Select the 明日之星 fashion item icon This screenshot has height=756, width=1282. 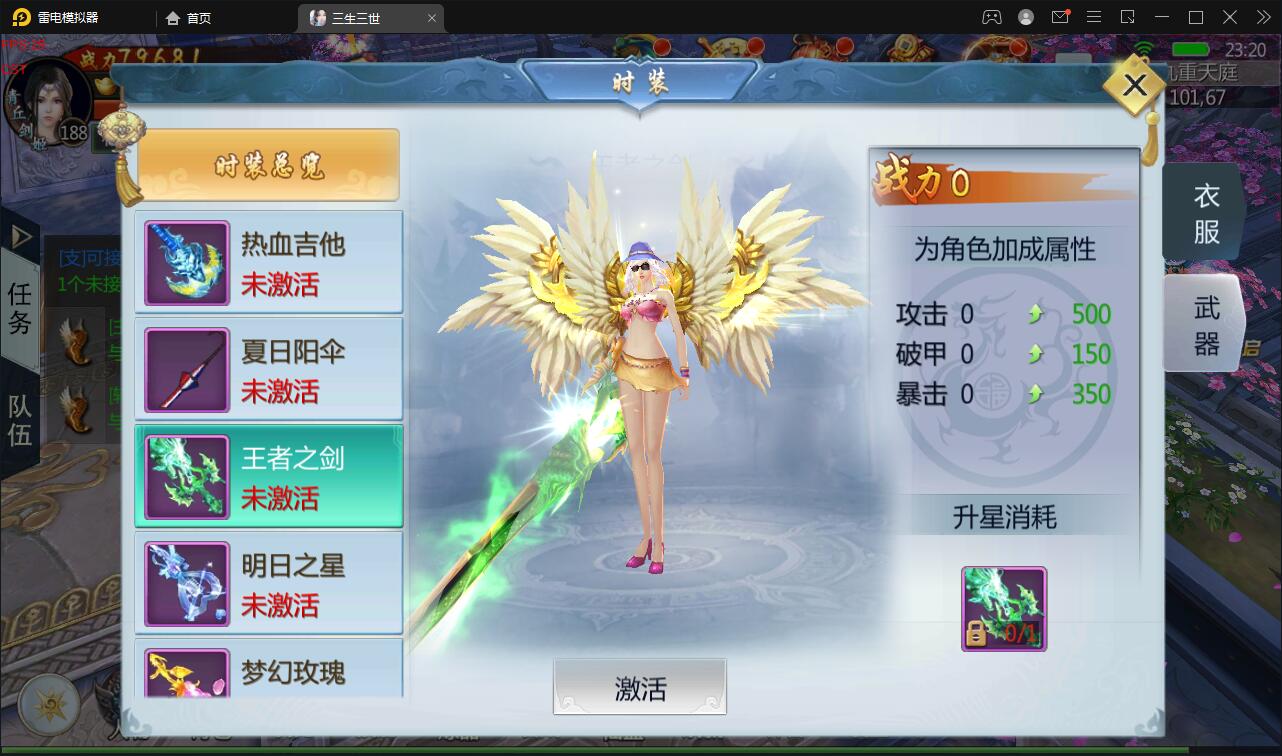pyautogui.click(x=186, y=582)
